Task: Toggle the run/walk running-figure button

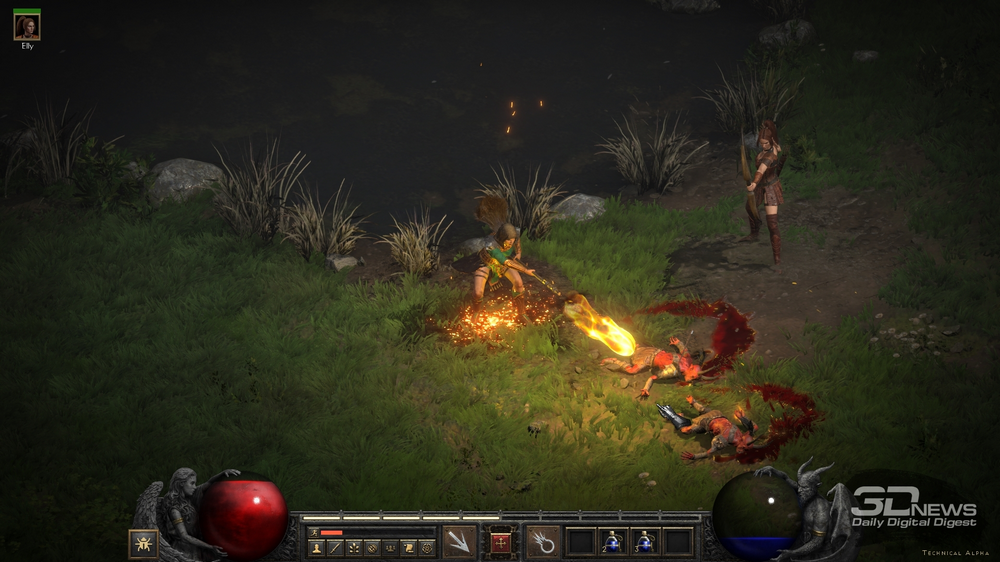Action: pyautogui.click(x=314, y=532)
